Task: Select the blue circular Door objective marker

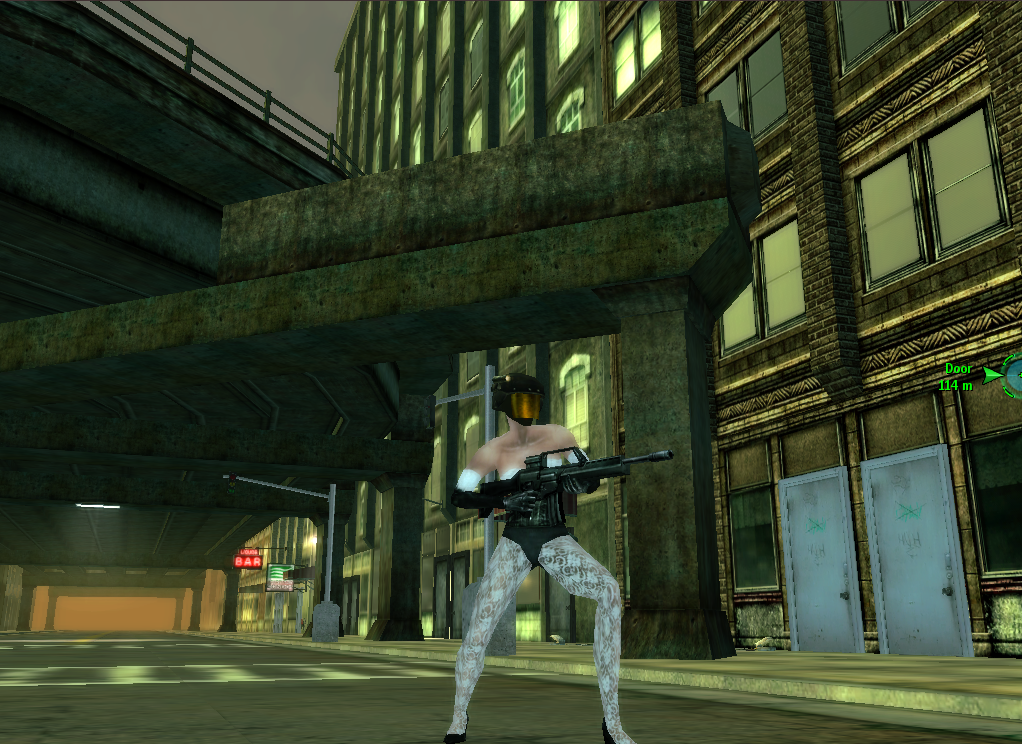Action: click(x=1014, y=375)
